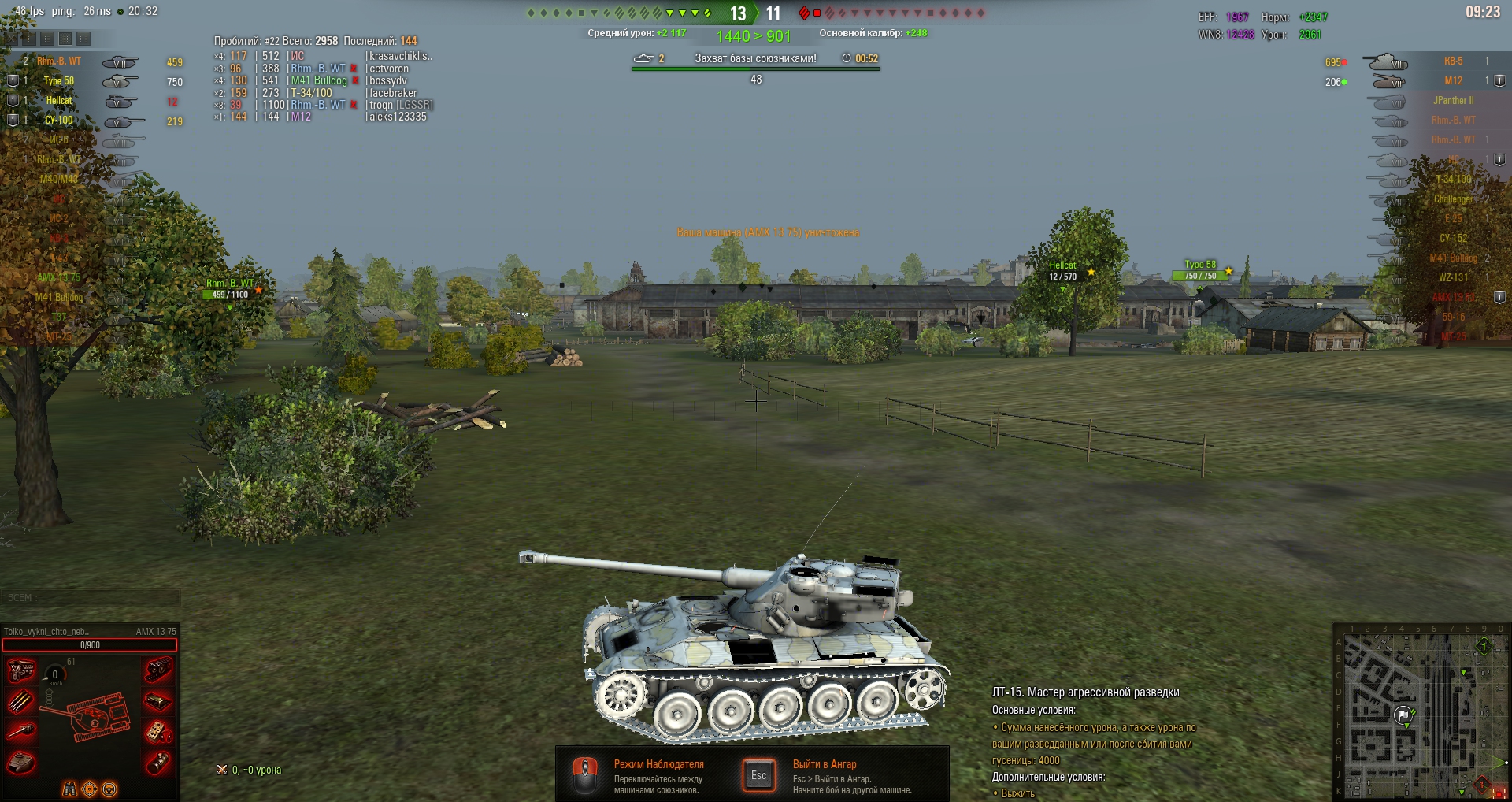1512x802 pixels.
Task: Click the binoculars crew icon
Action: point(70,789)
